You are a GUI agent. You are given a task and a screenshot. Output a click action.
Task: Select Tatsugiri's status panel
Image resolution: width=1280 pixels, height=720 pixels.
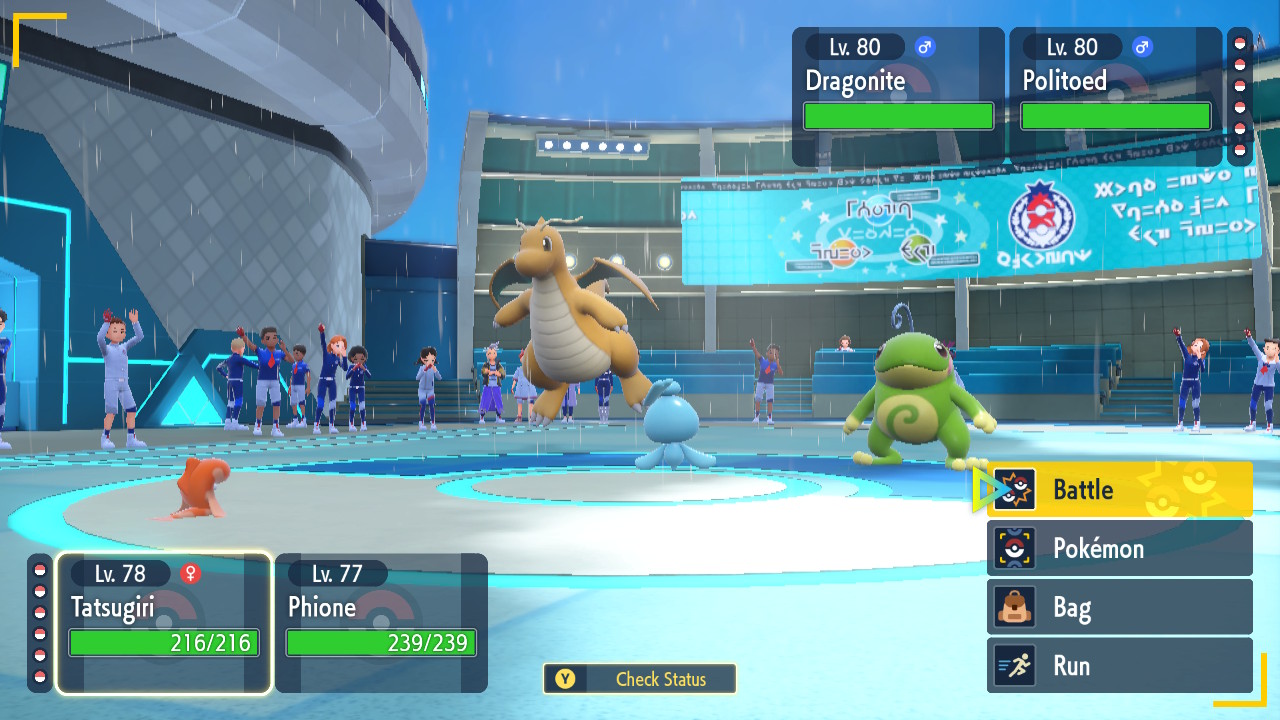click(x=164, y=623)
